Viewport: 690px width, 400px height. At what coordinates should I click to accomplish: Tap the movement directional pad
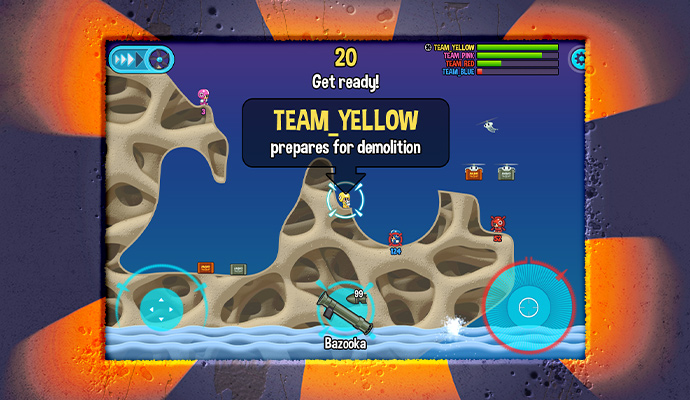click(x=160, y=307)
